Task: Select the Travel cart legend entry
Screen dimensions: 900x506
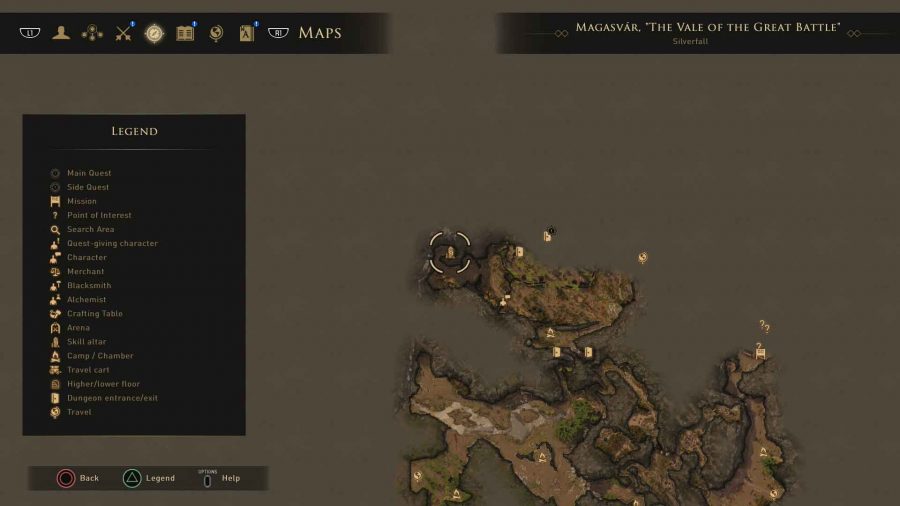Action: [x=88, y=370]
